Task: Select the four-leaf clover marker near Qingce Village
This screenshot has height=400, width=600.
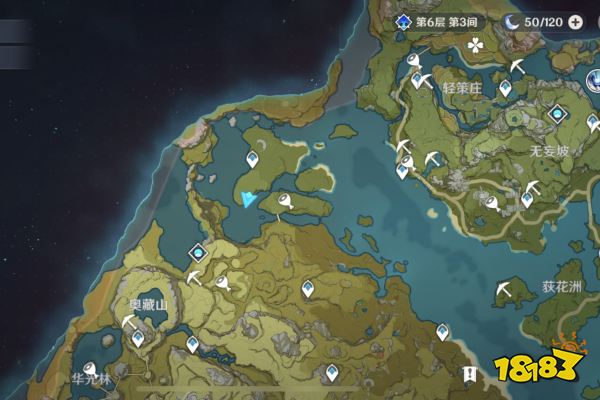Action: 475,46
